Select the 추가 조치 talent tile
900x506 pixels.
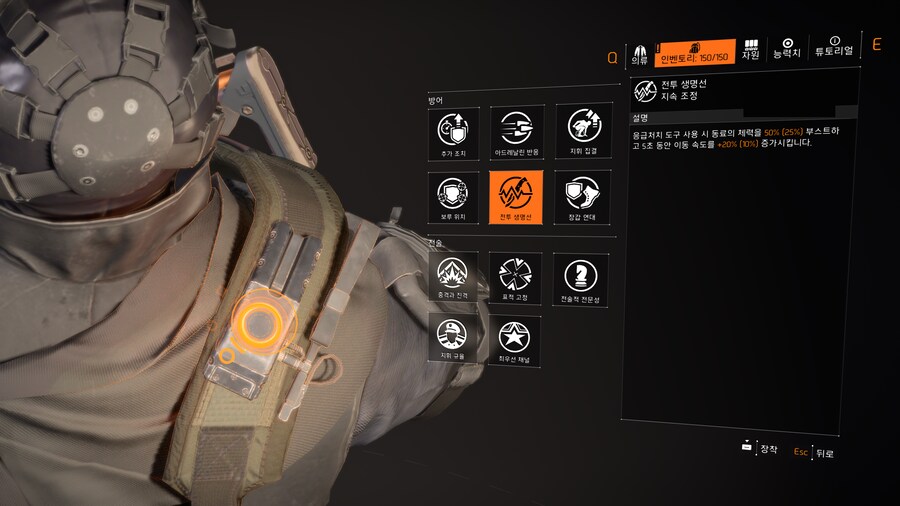tap(452, 132)
